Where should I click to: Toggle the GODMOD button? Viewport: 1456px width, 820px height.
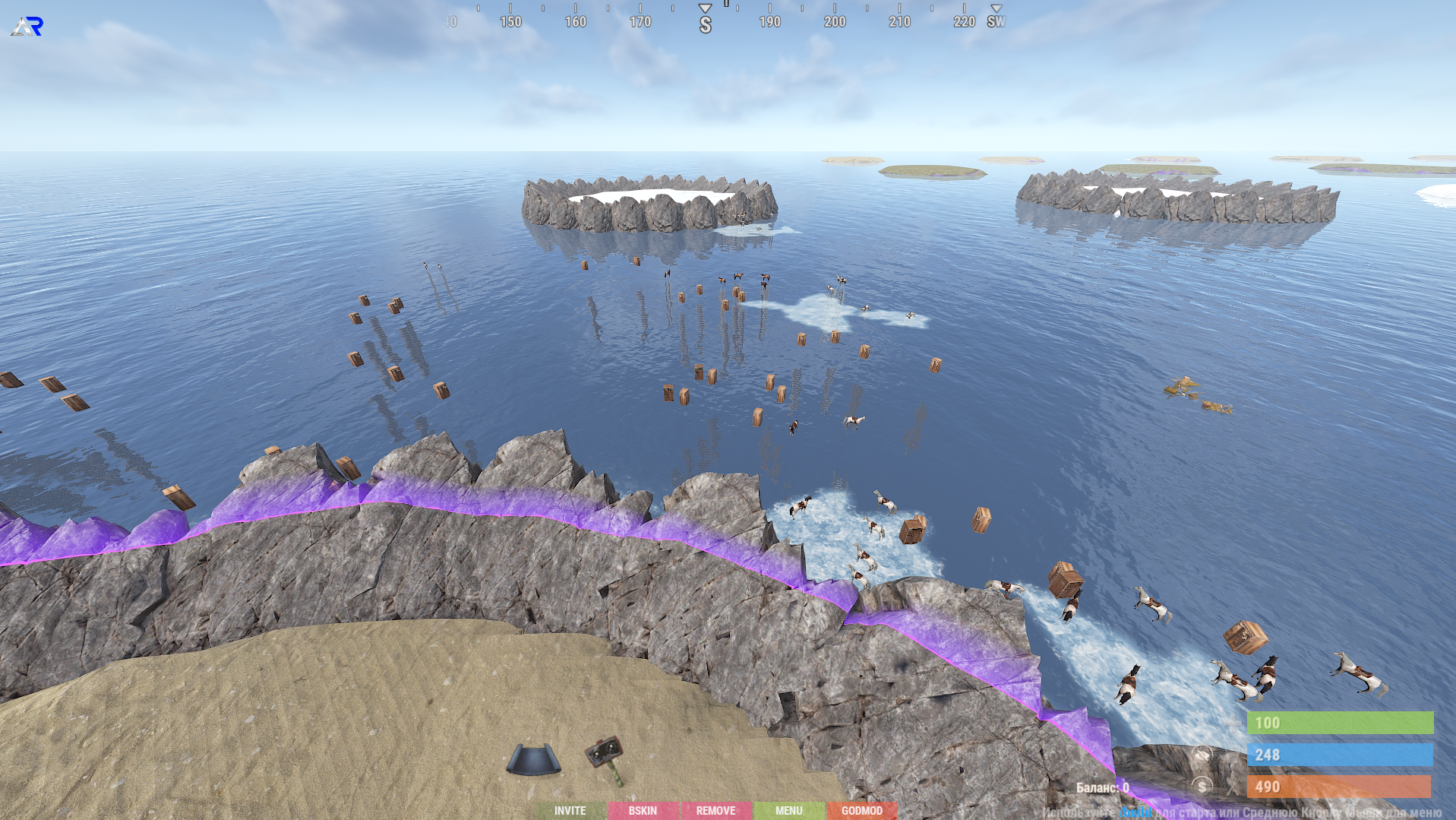click(861, 811)
